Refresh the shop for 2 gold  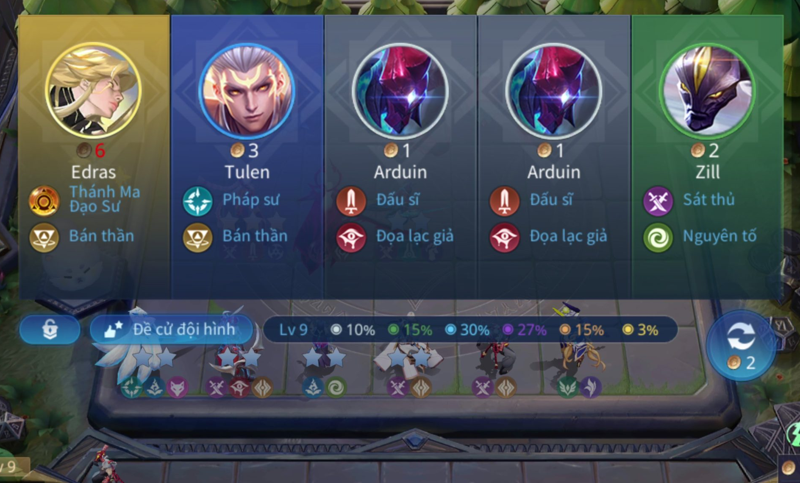(x=741, y=345)
